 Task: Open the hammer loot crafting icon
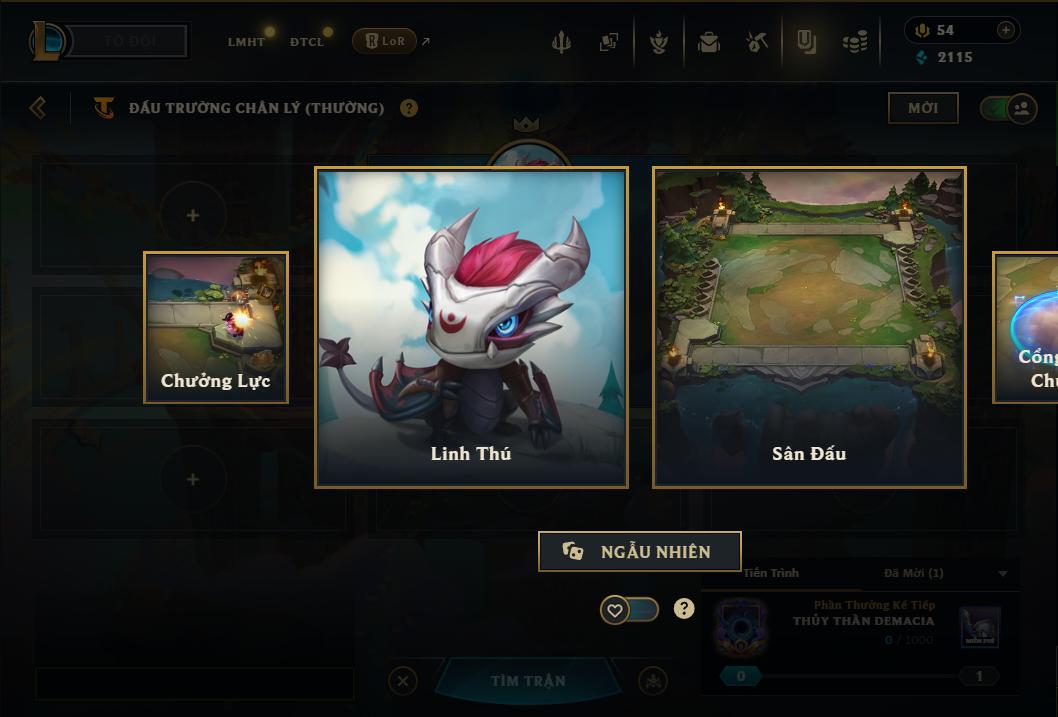757,43
